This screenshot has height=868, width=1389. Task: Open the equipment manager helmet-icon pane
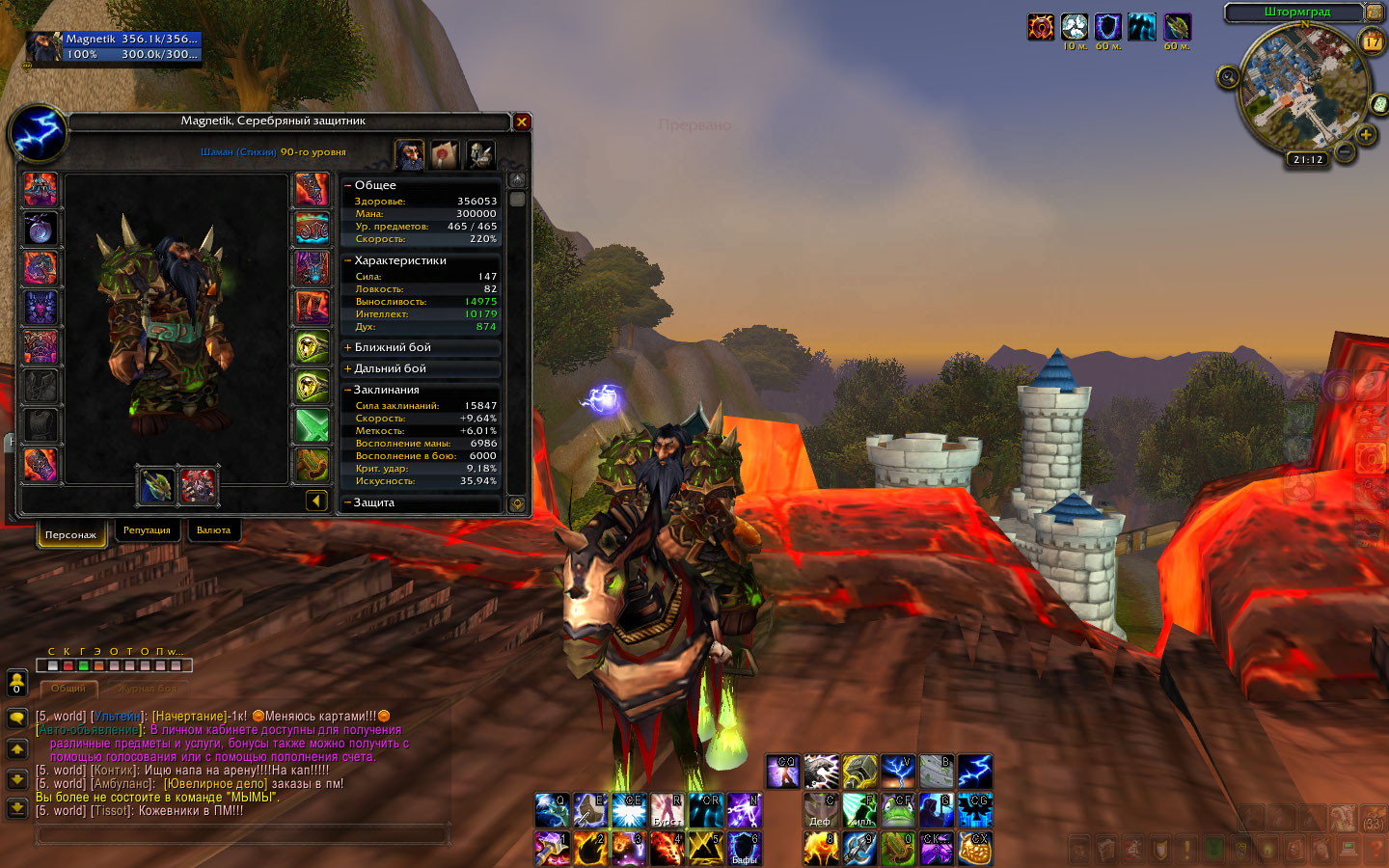click(x=480, y=154)
